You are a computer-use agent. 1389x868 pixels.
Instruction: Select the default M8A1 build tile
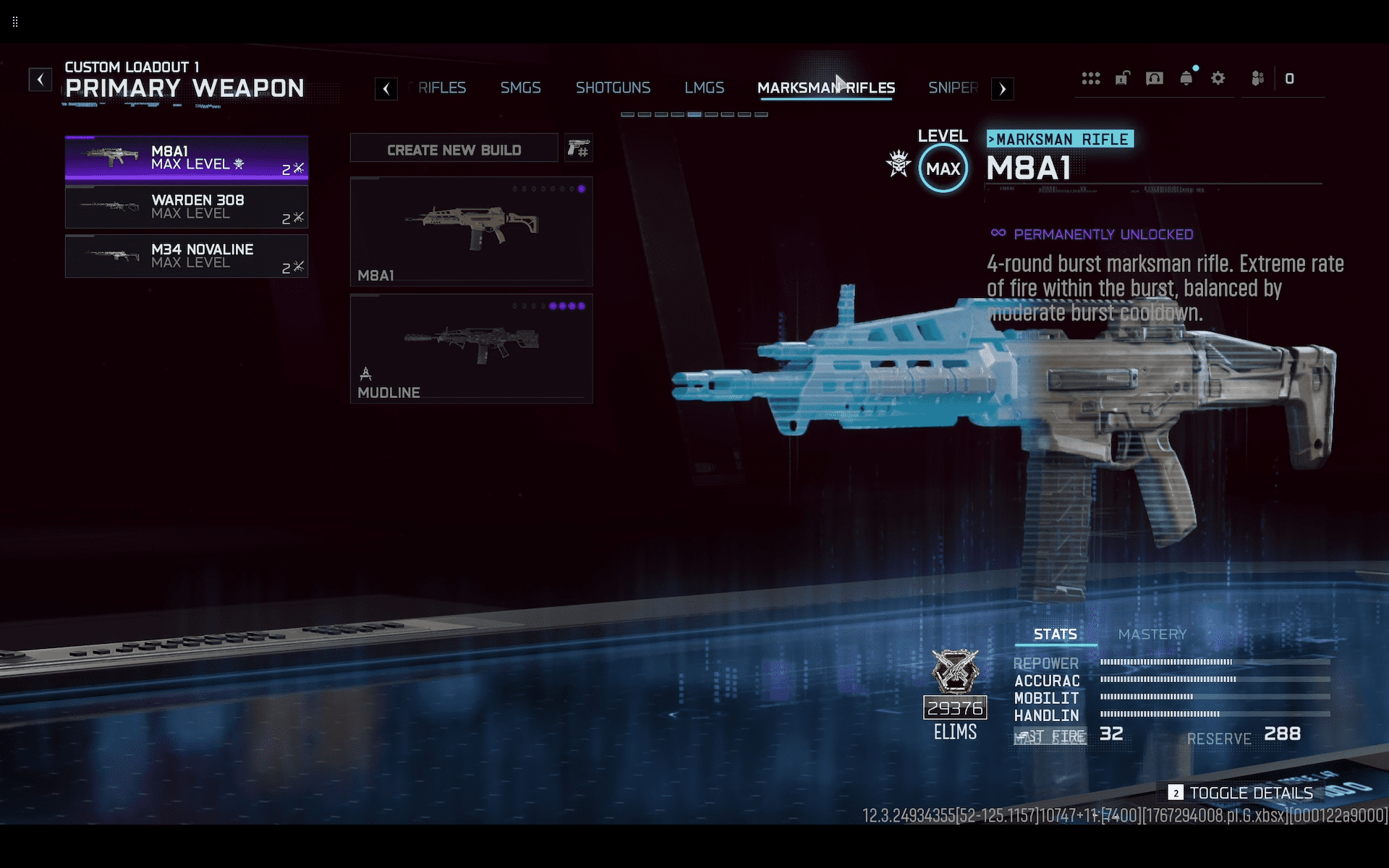[x=471, y=231]
